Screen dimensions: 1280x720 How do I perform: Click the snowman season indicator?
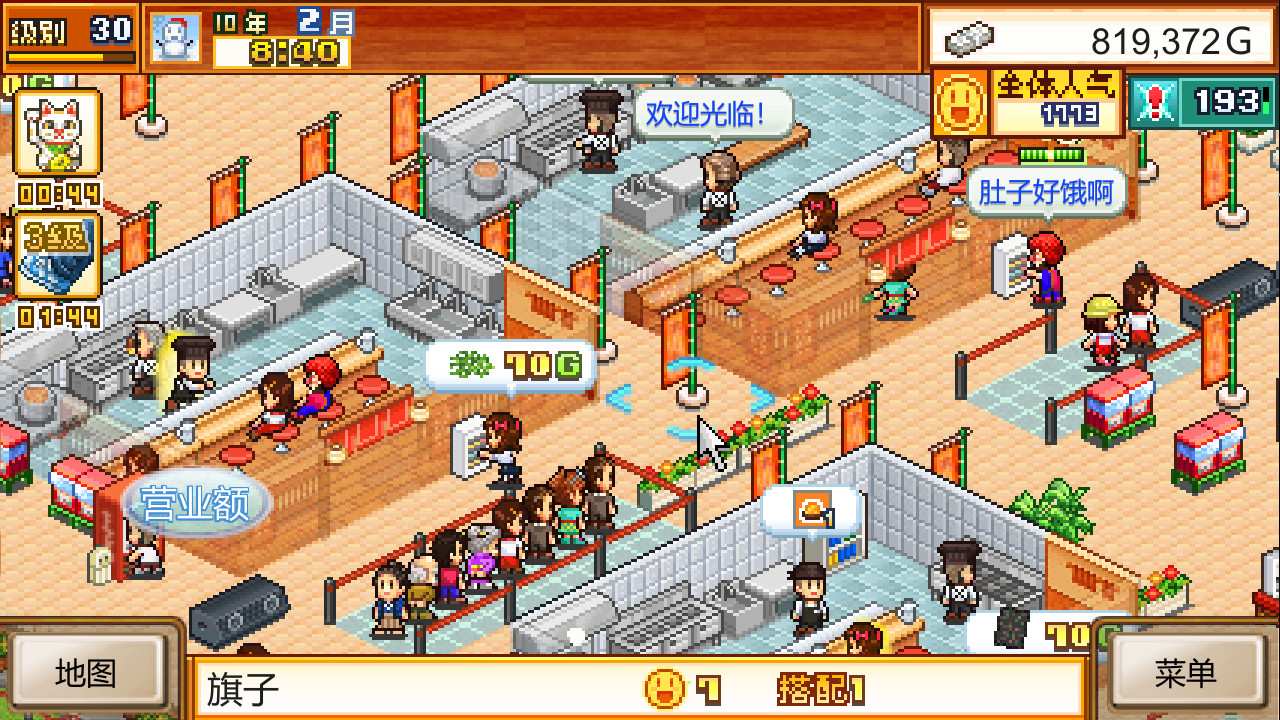coord(174,35)
